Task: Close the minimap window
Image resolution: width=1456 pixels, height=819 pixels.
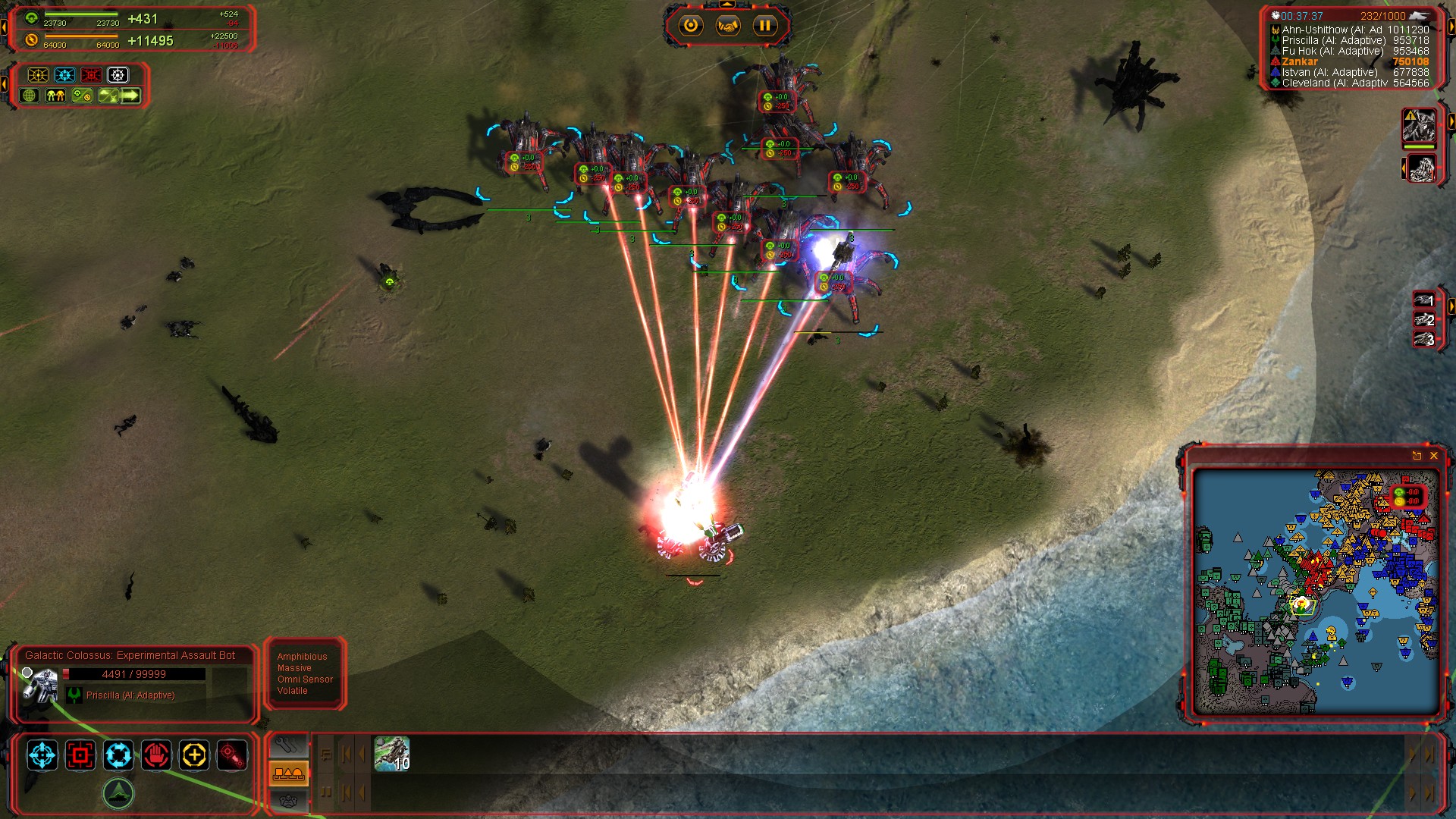Action: click(x=1433, y=456)
